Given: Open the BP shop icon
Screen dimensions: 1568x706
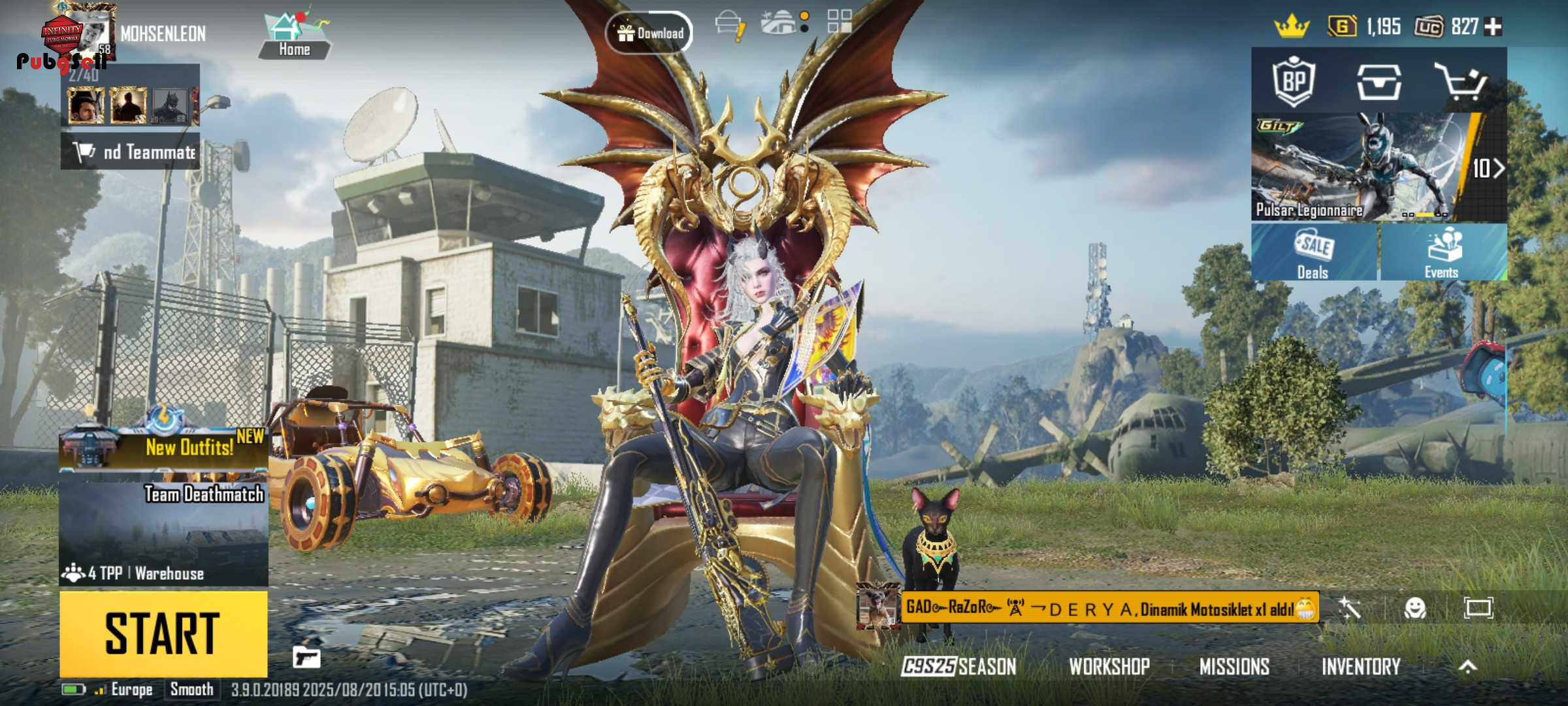Looking at the screenshot, I should (x=1294, y=82).
